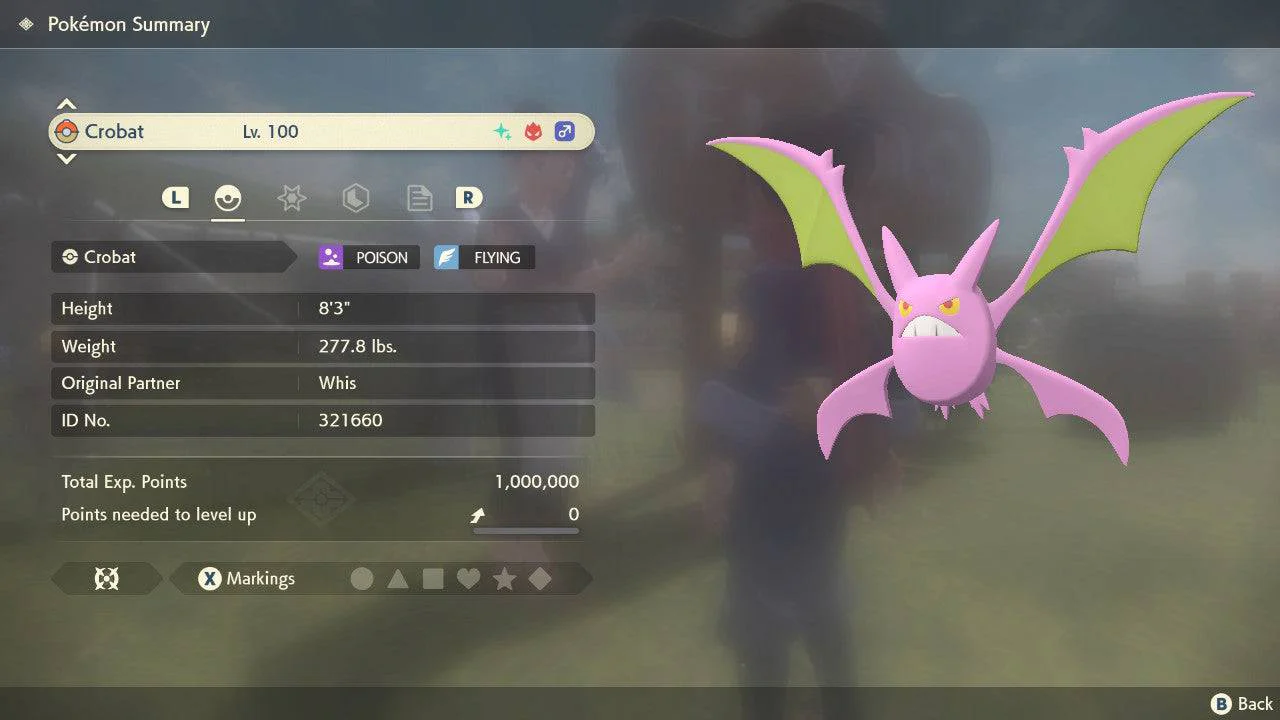Open the document notes tab
The width and height of the screenshot is (1280, 720).
click(419, 198)
